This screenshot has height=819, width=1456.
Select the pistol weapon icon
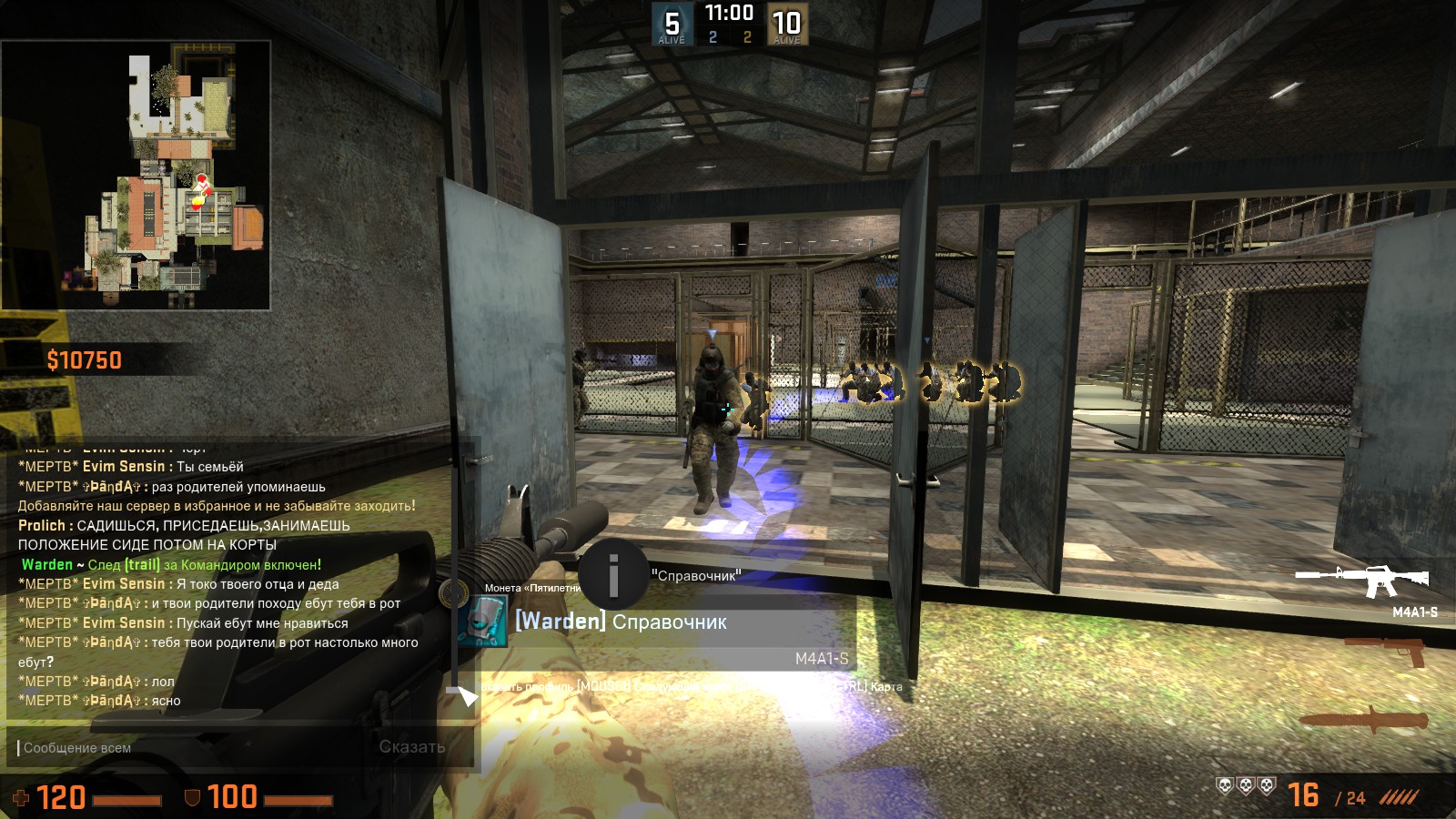[x=1389, y=651]
